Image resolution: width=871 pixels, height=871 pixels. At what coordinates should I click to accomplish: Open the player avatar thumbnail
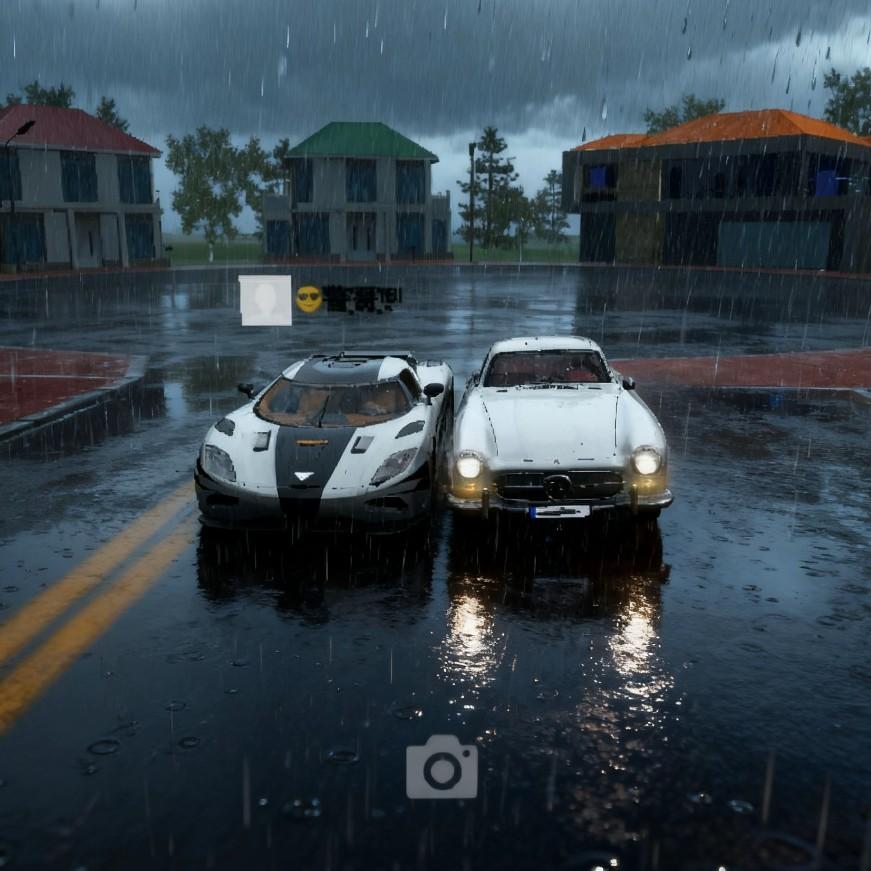click(265, 300)
